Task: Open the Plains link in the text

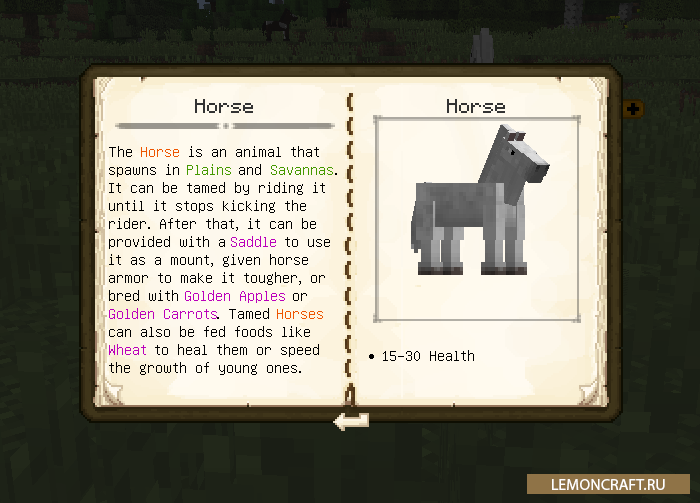Action: 208,170
